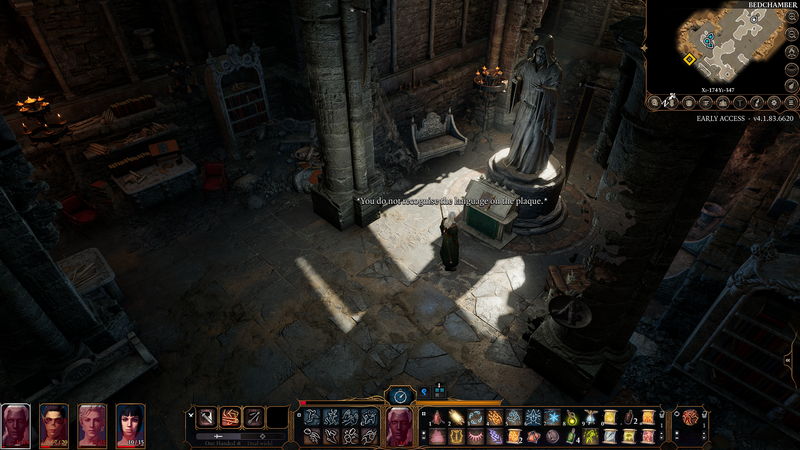This screenshot has width=800, height=450.
Task: Select the highlighted orange weapon action icon
Action: coord(231,417)
